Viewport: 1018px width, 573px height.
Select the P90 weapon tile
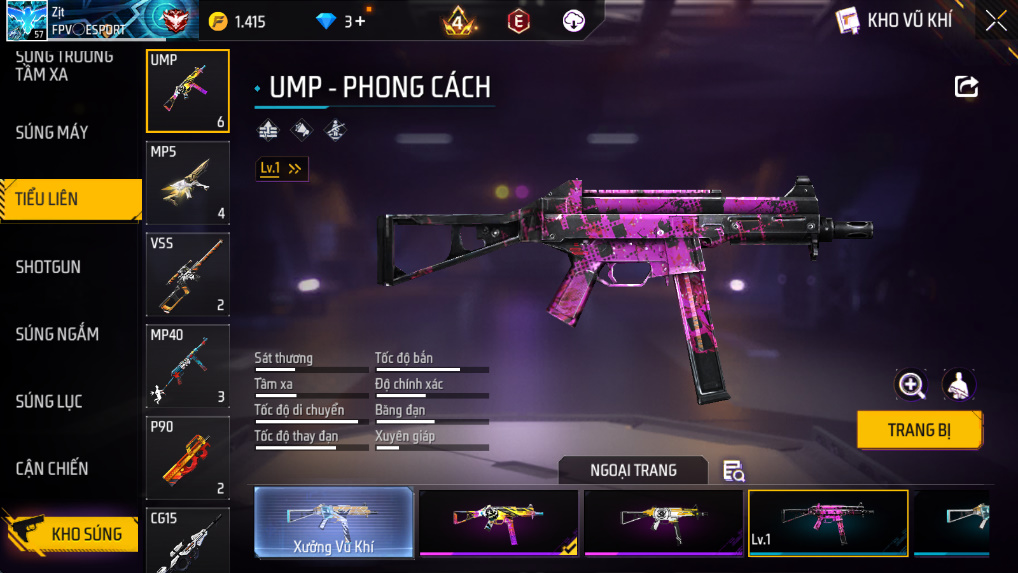[x=188, y=457]
